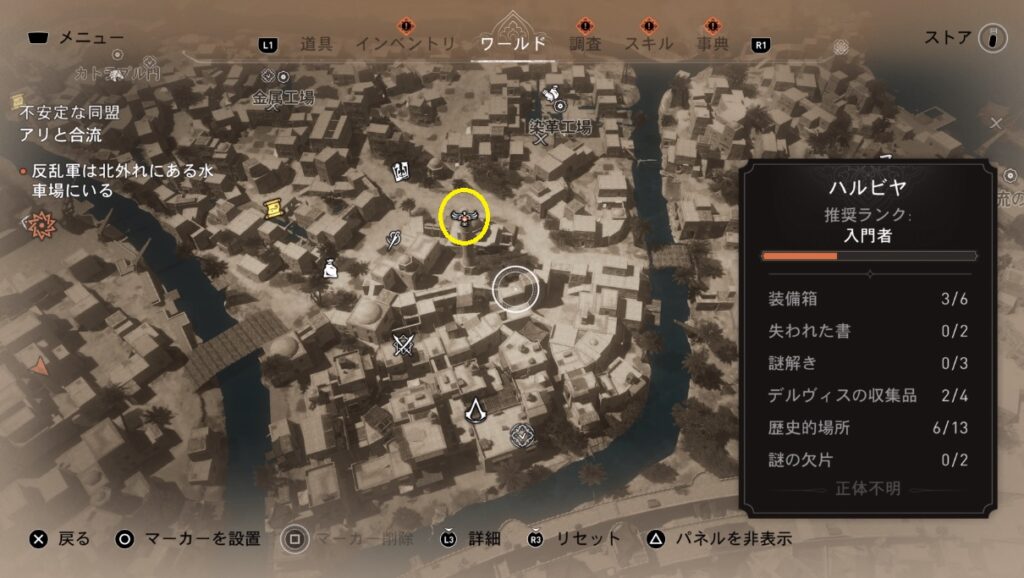1024x578 pixels.
Task: Open the 事典 tab
Action: tap(712, 44)
